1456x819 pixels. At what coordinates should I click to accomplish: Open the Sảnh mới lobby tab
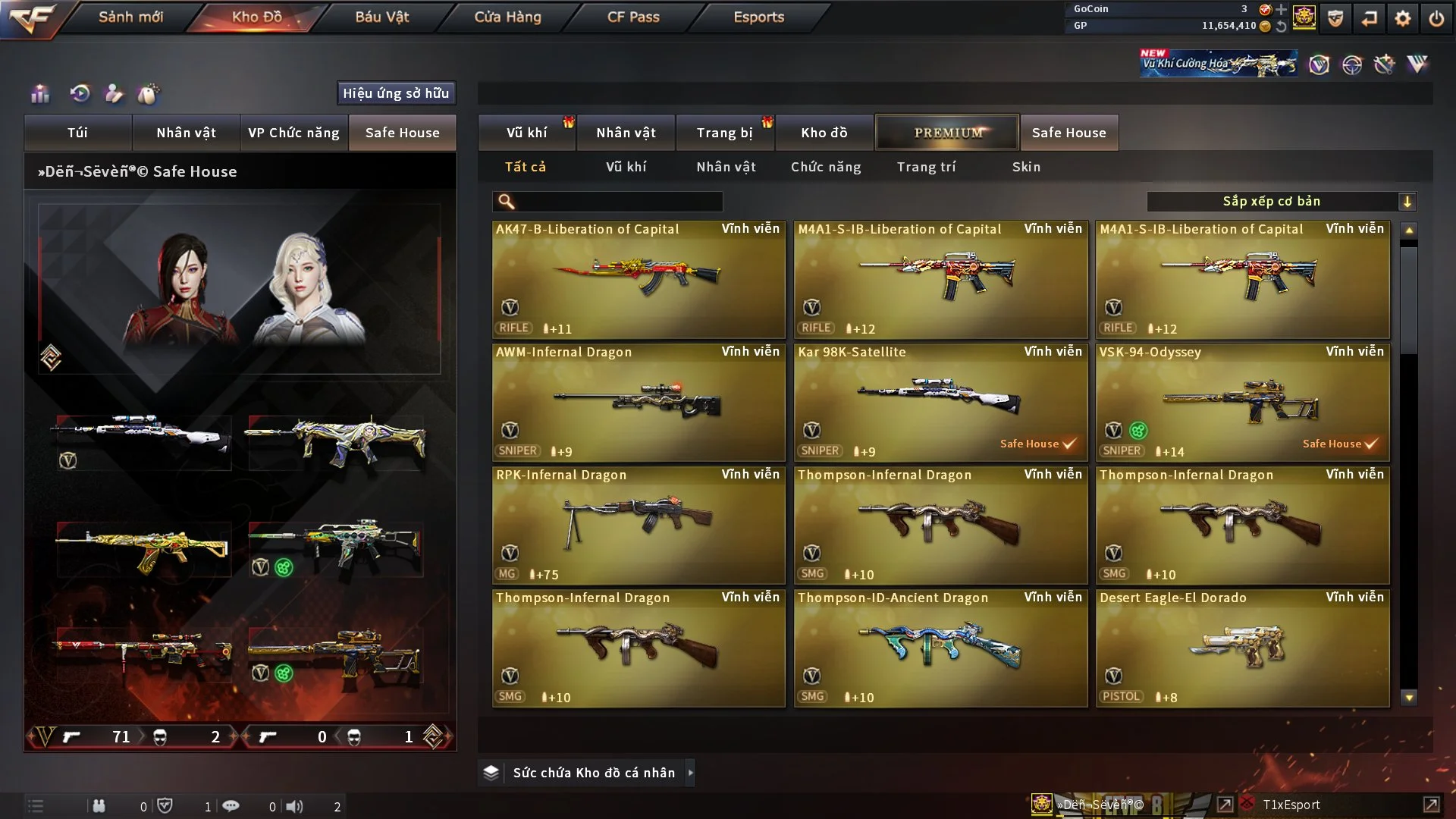(x=130, y=17)
